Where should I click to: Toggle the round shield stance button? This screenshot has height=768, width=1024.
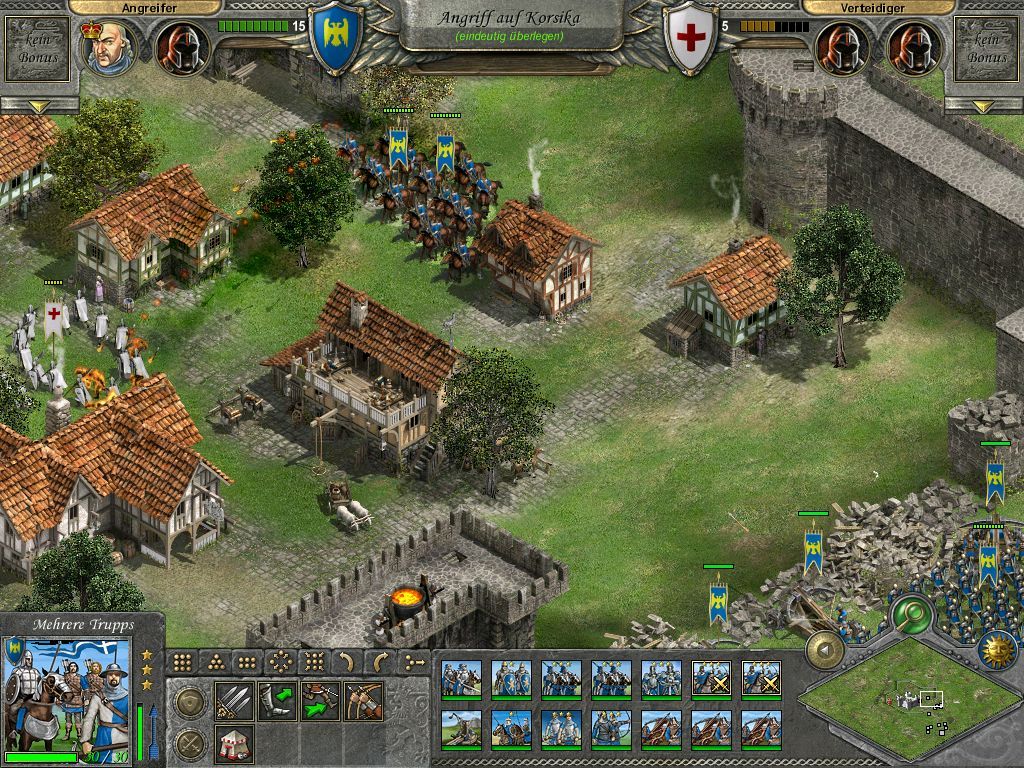[189, 702]
